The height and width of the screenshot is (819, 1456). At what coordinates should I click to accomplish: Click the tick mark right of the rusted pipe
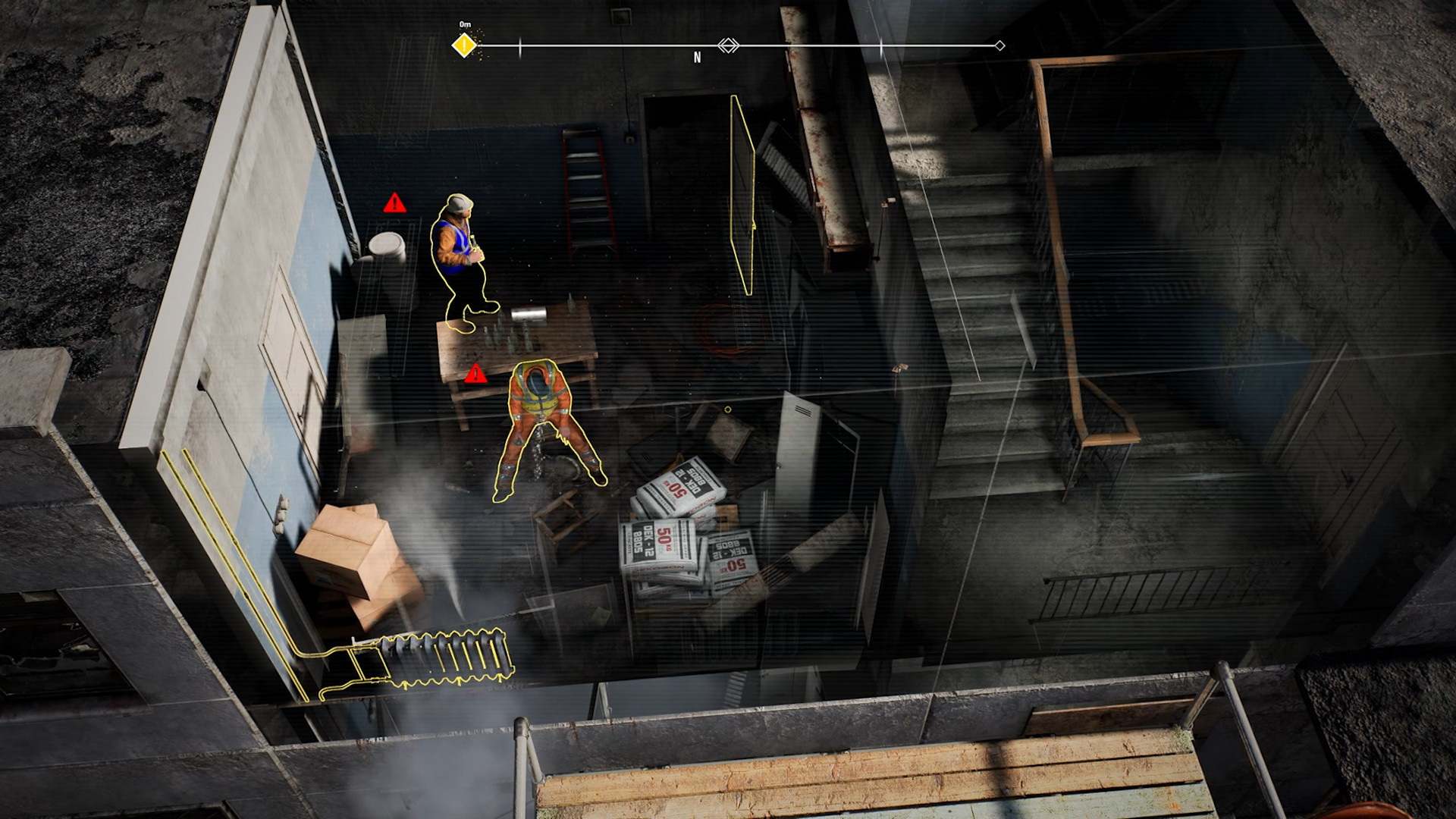click(x=880, y=46)
